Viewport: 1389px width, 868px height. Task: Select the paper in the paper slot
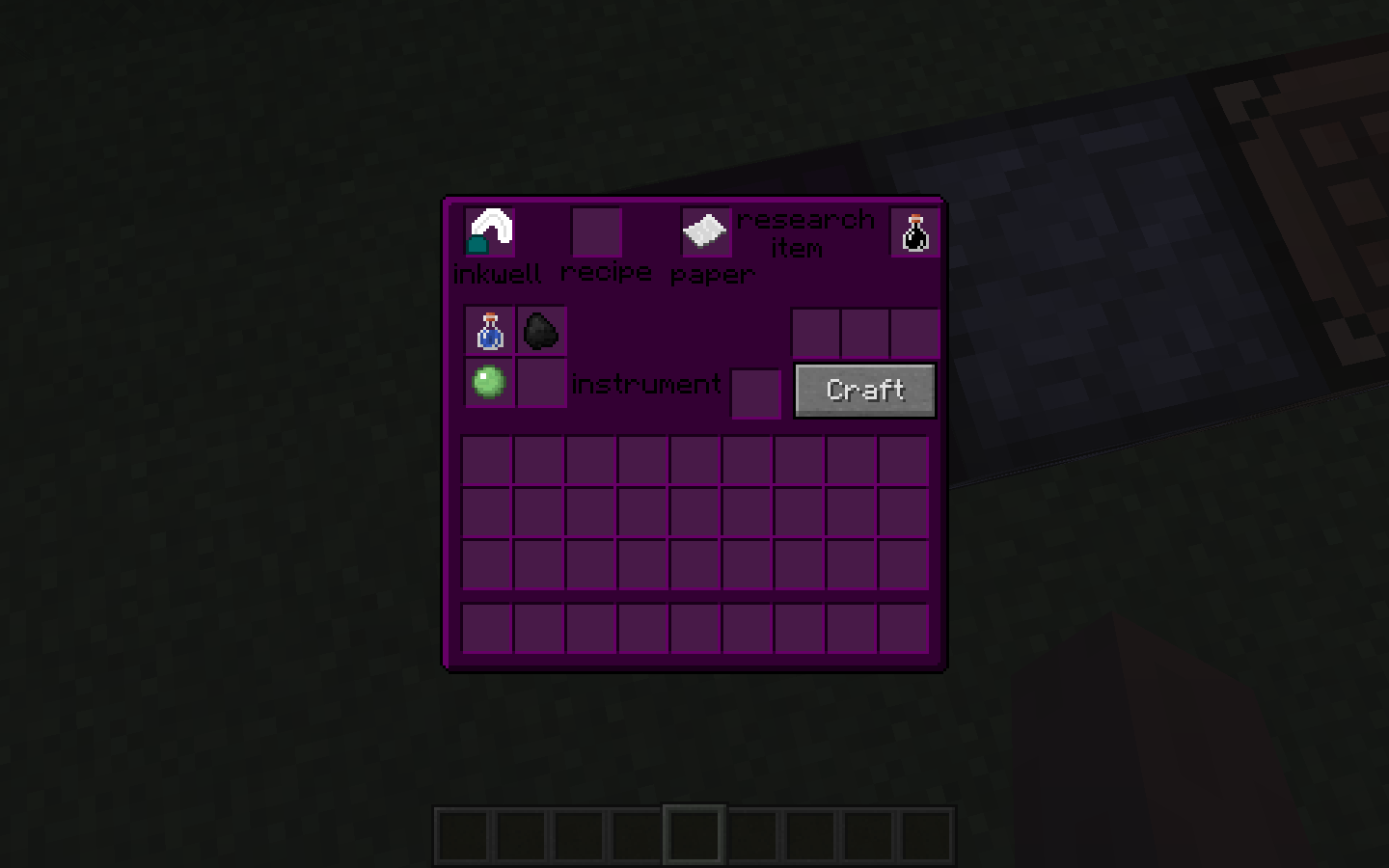tap(706, 231)
